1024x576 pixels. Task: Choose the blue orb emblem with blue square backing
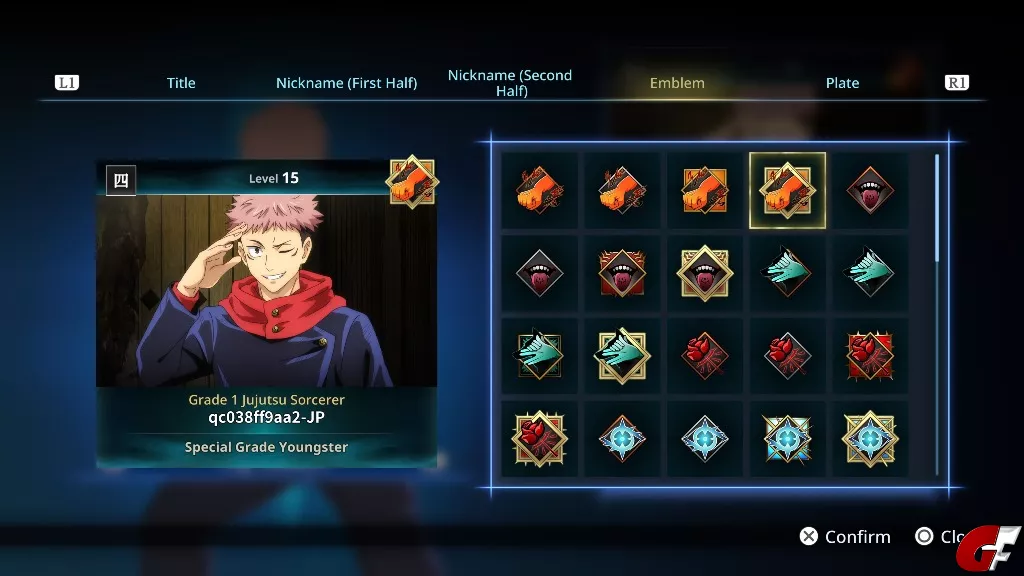tap(787, 439)
